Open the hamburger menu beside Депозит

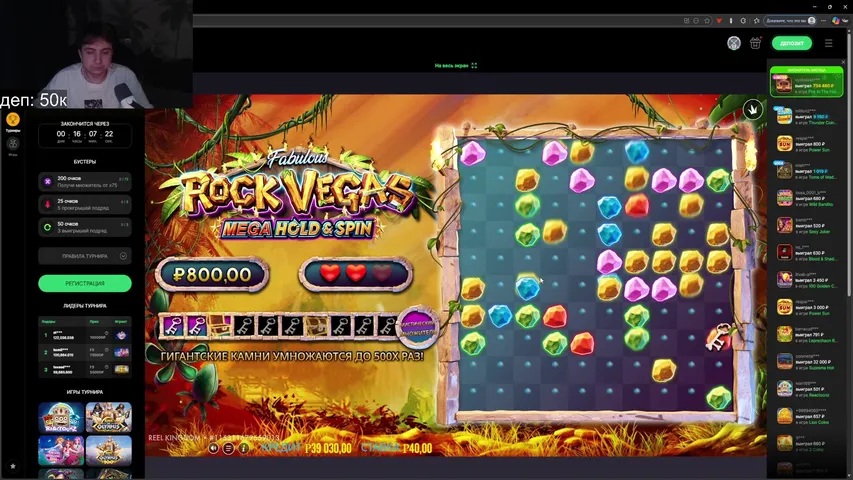[x=828, y=43]
